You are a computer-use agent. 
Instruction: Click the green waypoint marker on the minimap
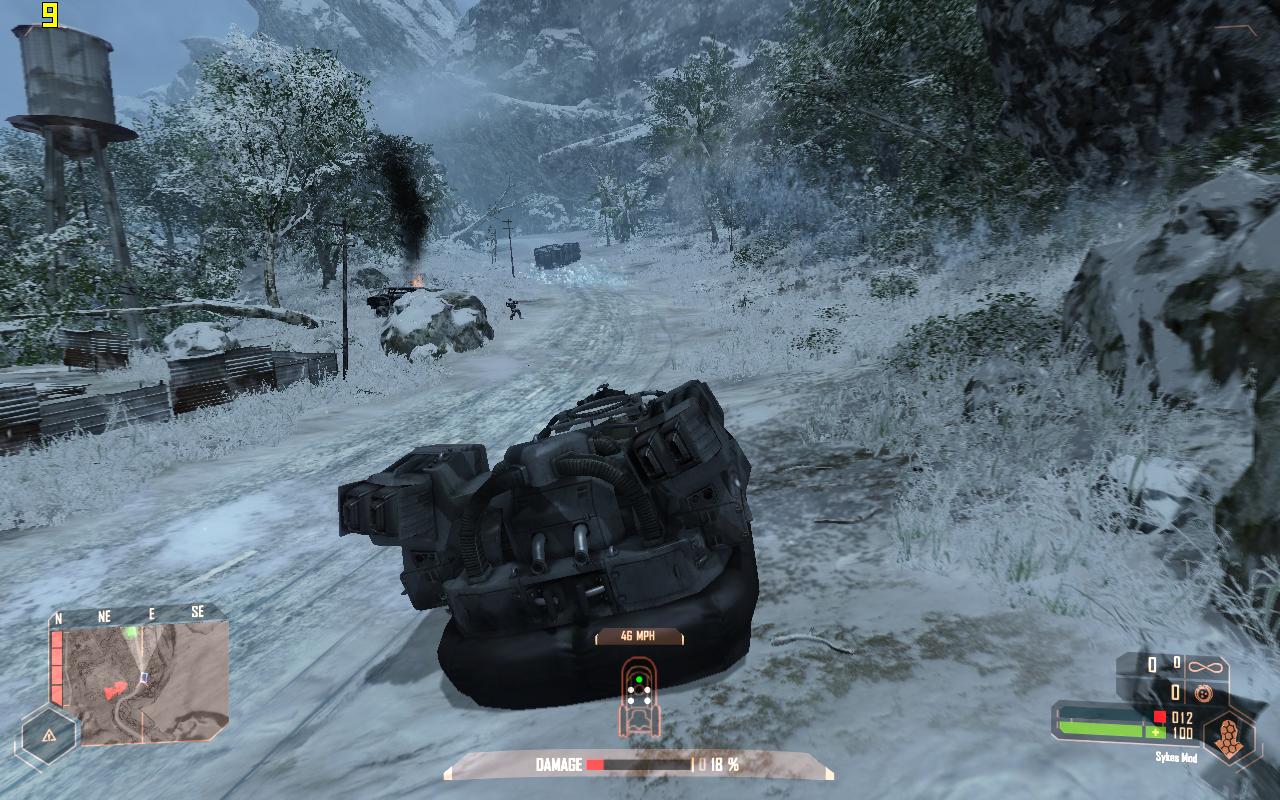coord(131,631)
